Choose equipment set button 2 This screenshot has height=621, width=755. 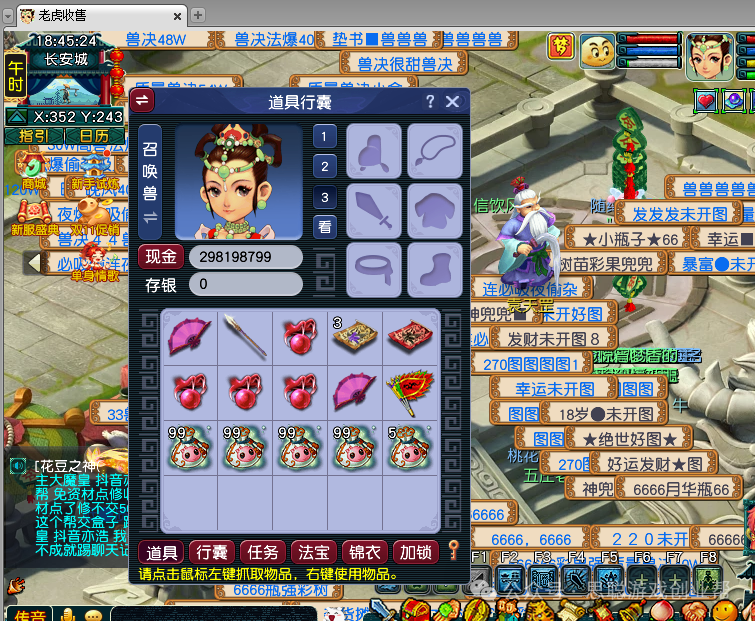[325, 166]
